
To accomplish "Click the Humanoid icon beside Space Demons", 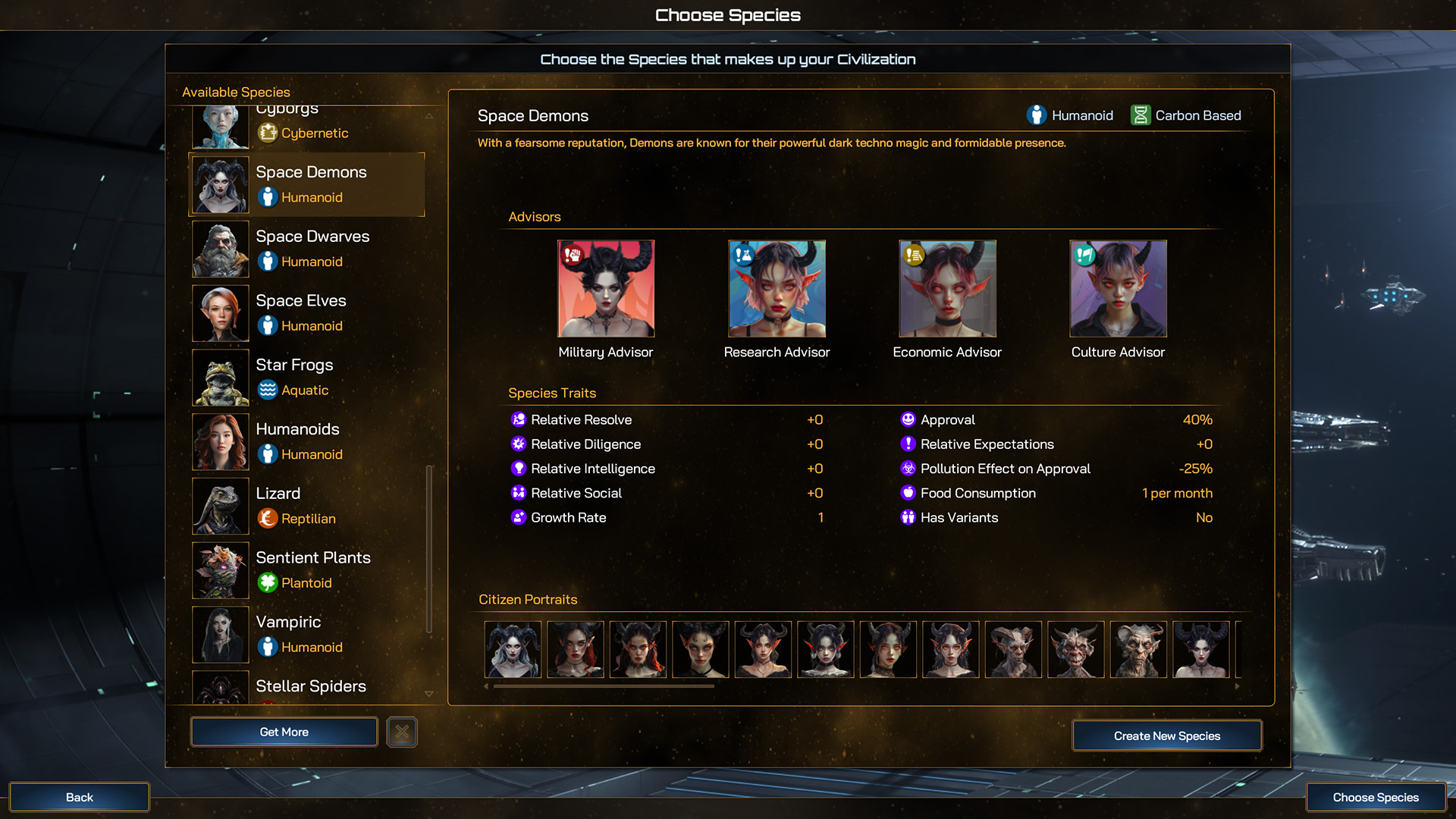I will click(268, 197).
